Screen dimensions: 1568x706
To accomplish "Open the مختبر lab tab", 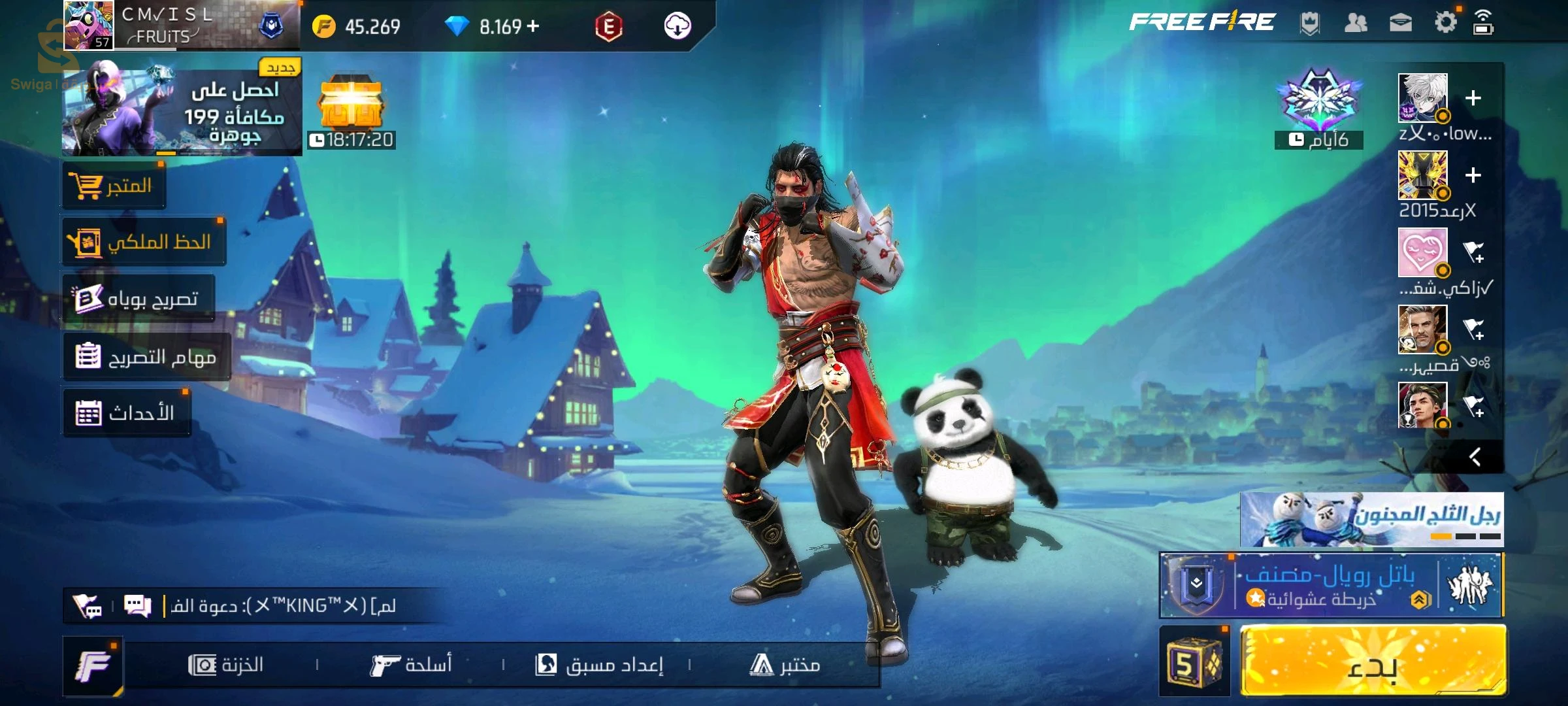I will (785, 665).
